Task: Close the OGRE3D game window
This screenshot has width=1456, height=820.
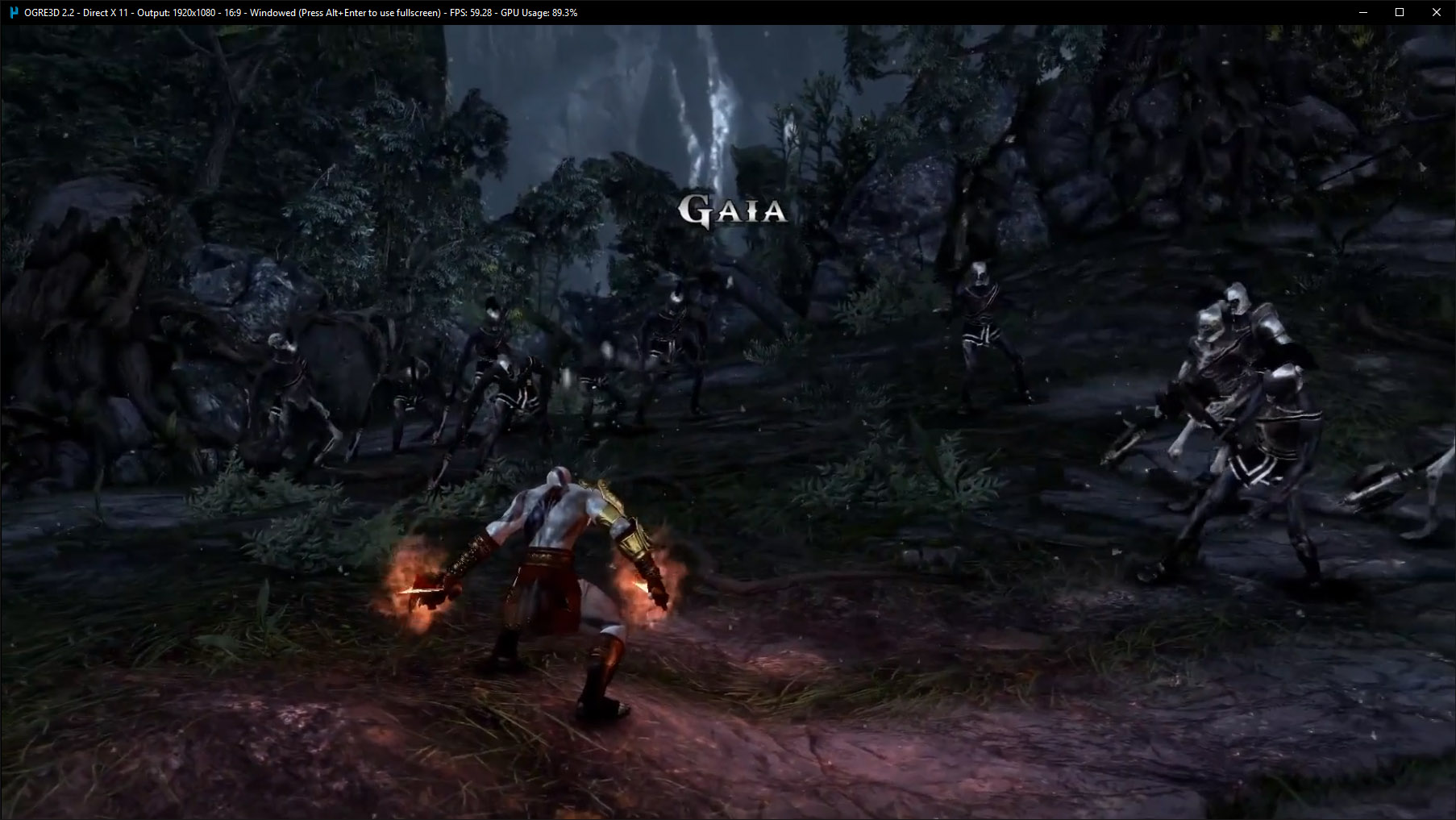Action: (x=1436, y=12)
